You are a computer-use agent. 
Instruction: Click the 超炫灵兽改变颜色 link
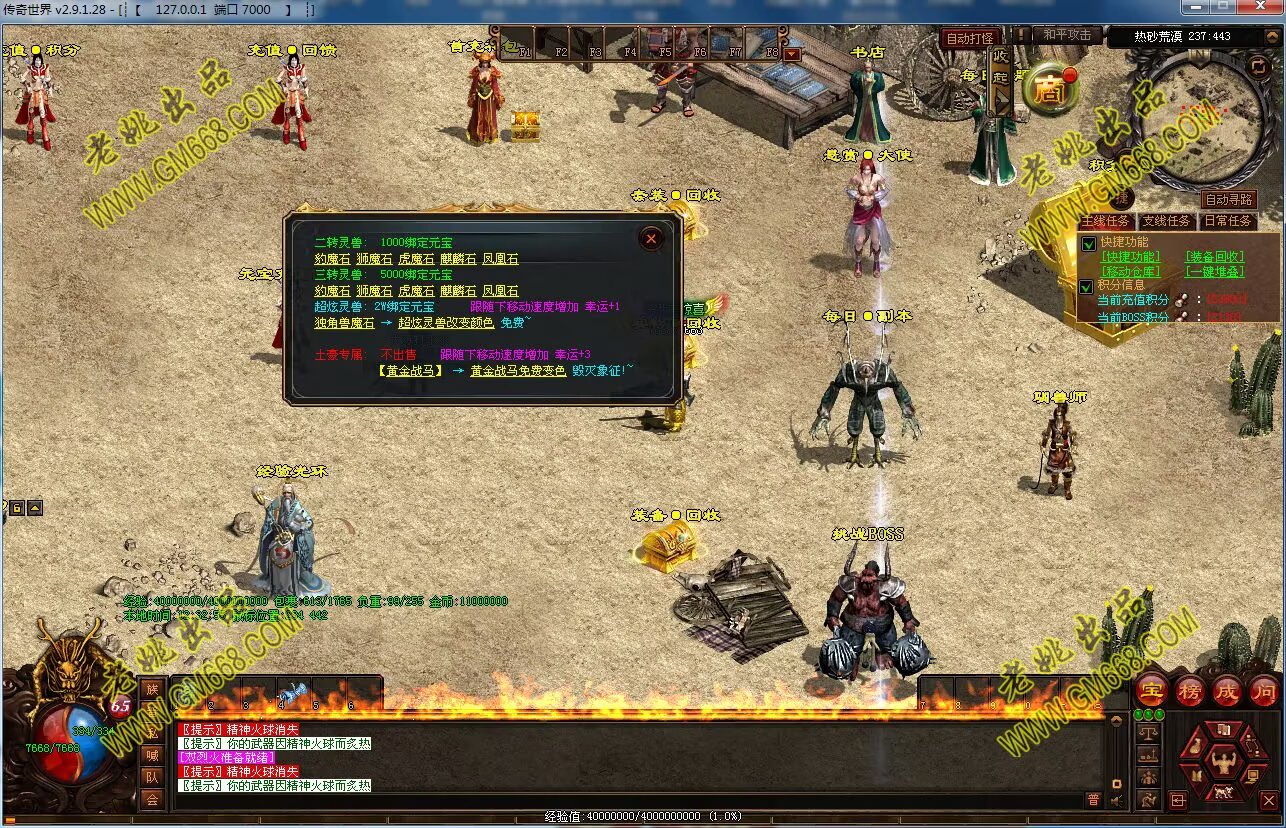click(x=446, y=323)
